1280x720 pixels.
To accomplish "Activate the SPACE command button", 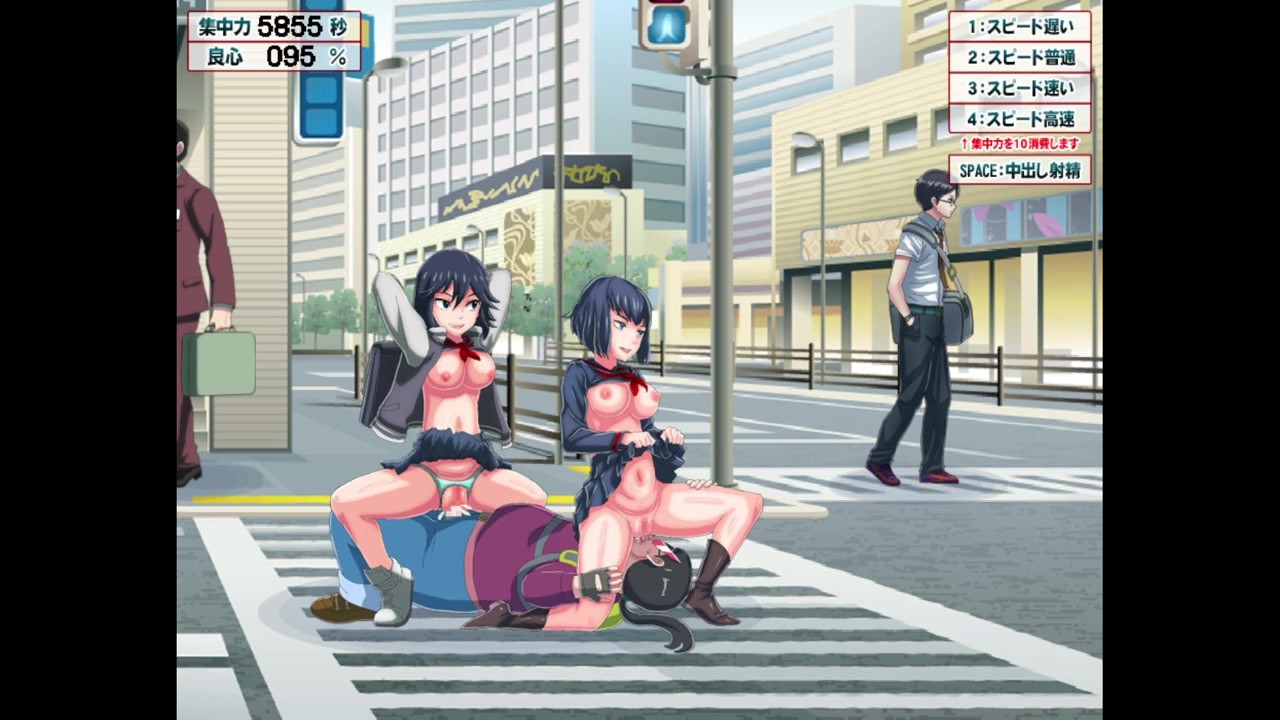I will [1018, 170].
